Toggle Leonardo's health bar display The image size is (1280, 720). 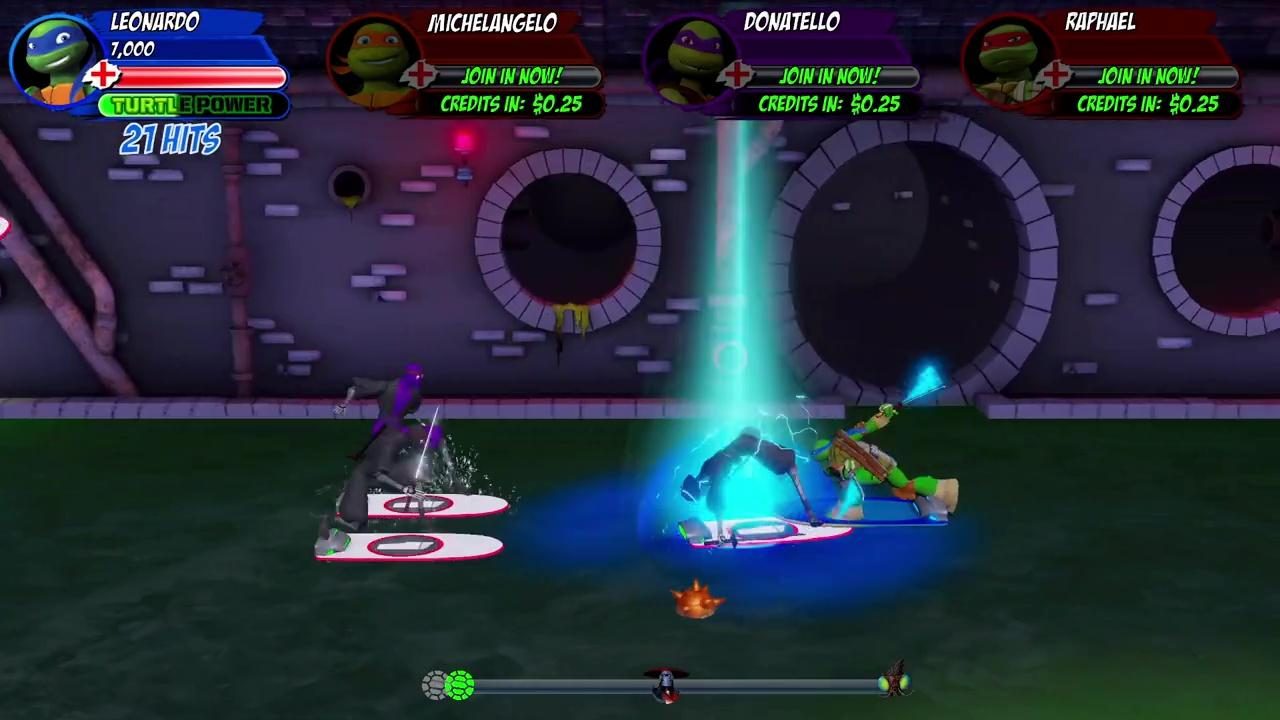coord(200,75)
